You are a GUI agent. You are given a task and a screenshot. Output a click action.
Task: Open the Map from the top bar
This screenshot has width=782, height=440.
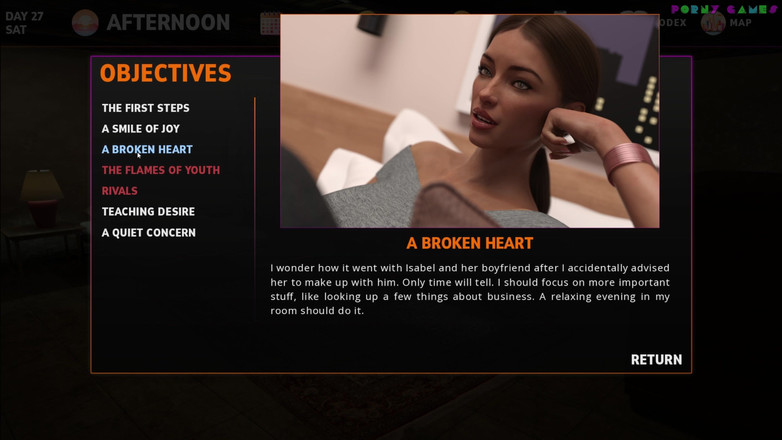[x=727, y=22]
